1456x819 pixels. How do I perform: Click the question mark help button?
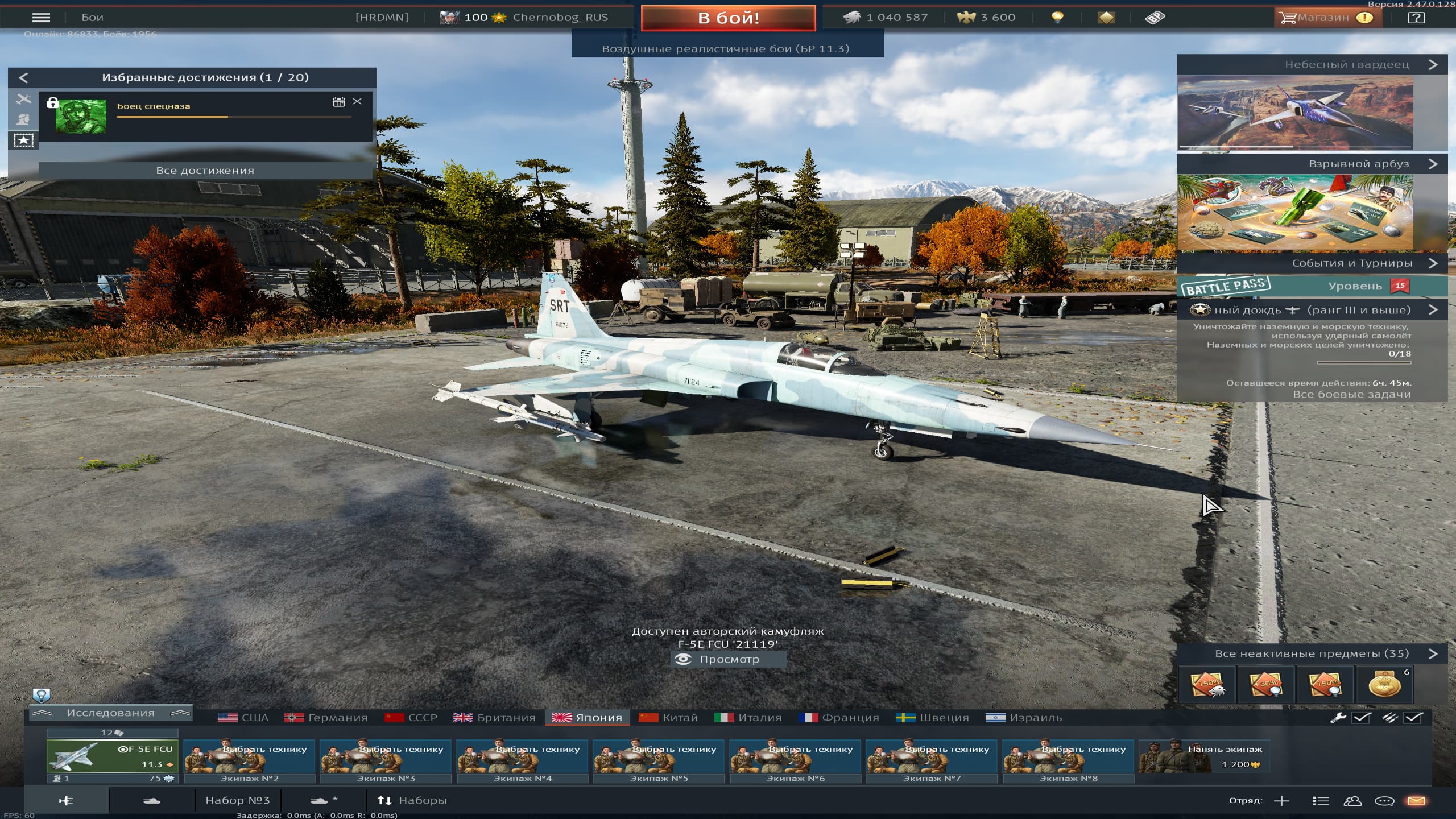(x=1416, y=18)
